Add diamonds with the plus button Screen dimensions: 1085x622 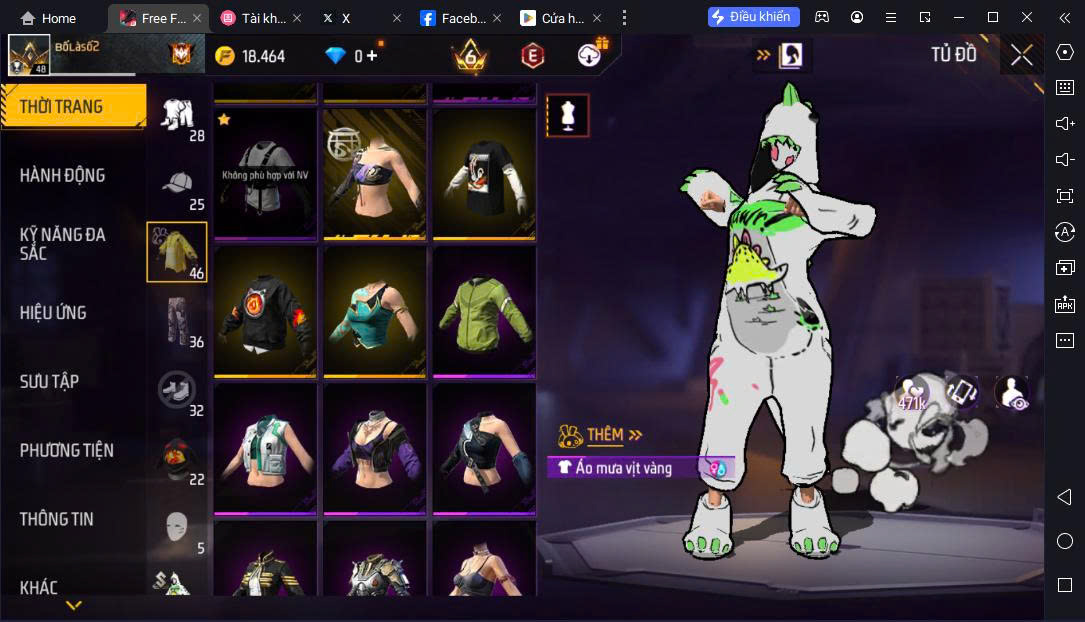(372, 56)
